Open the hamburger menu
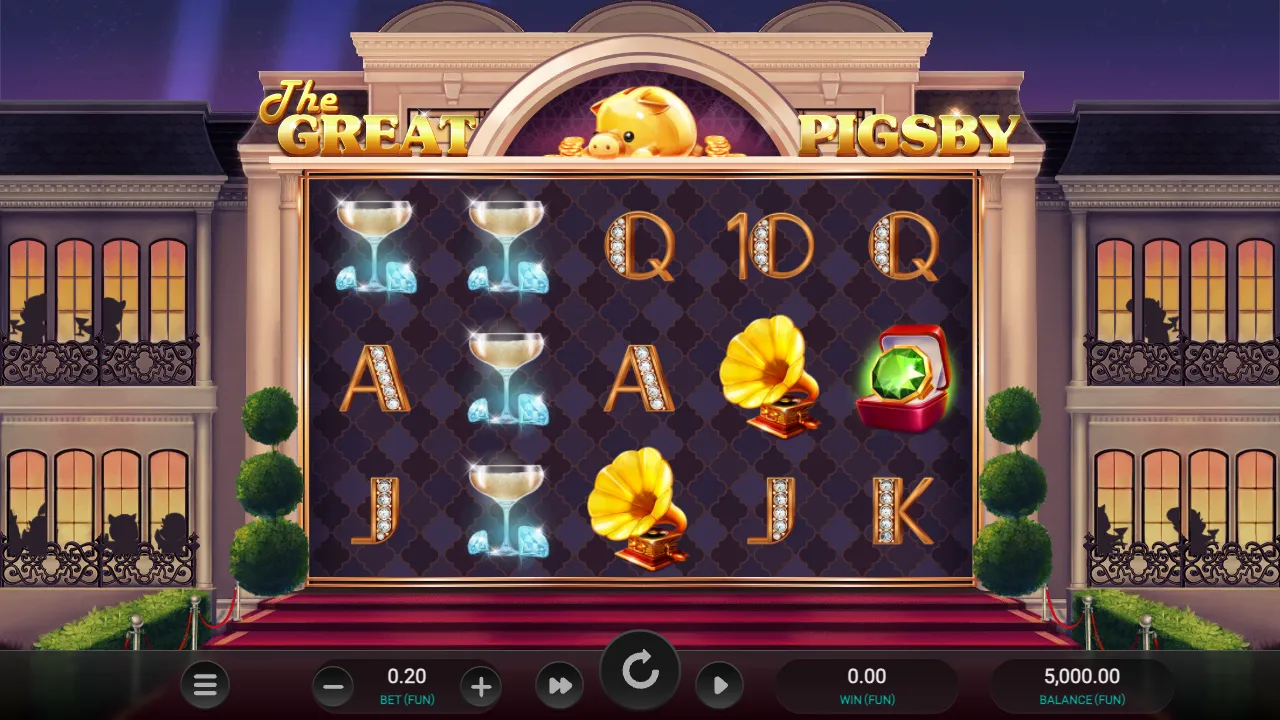This screenshot has height=720, width=1280. point(205,685)
